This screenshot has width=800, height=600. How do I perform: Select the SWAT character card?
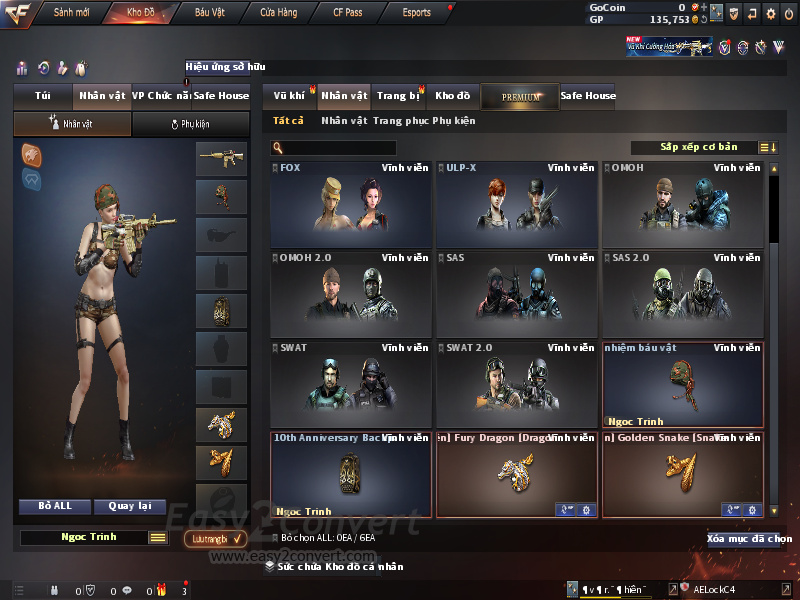351,382
